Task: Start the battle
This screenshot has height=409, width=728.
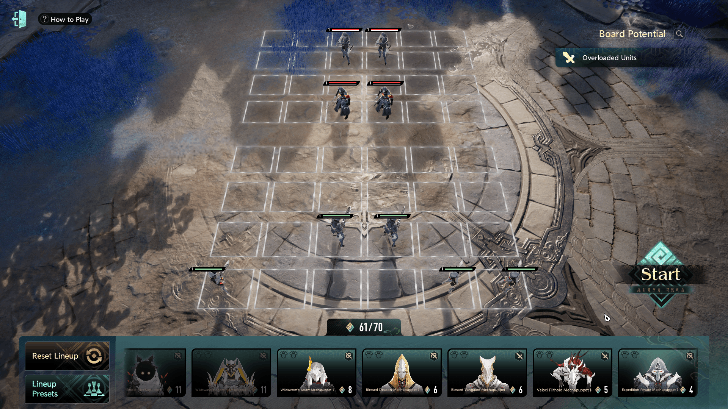Action: (x=660, y=275)
